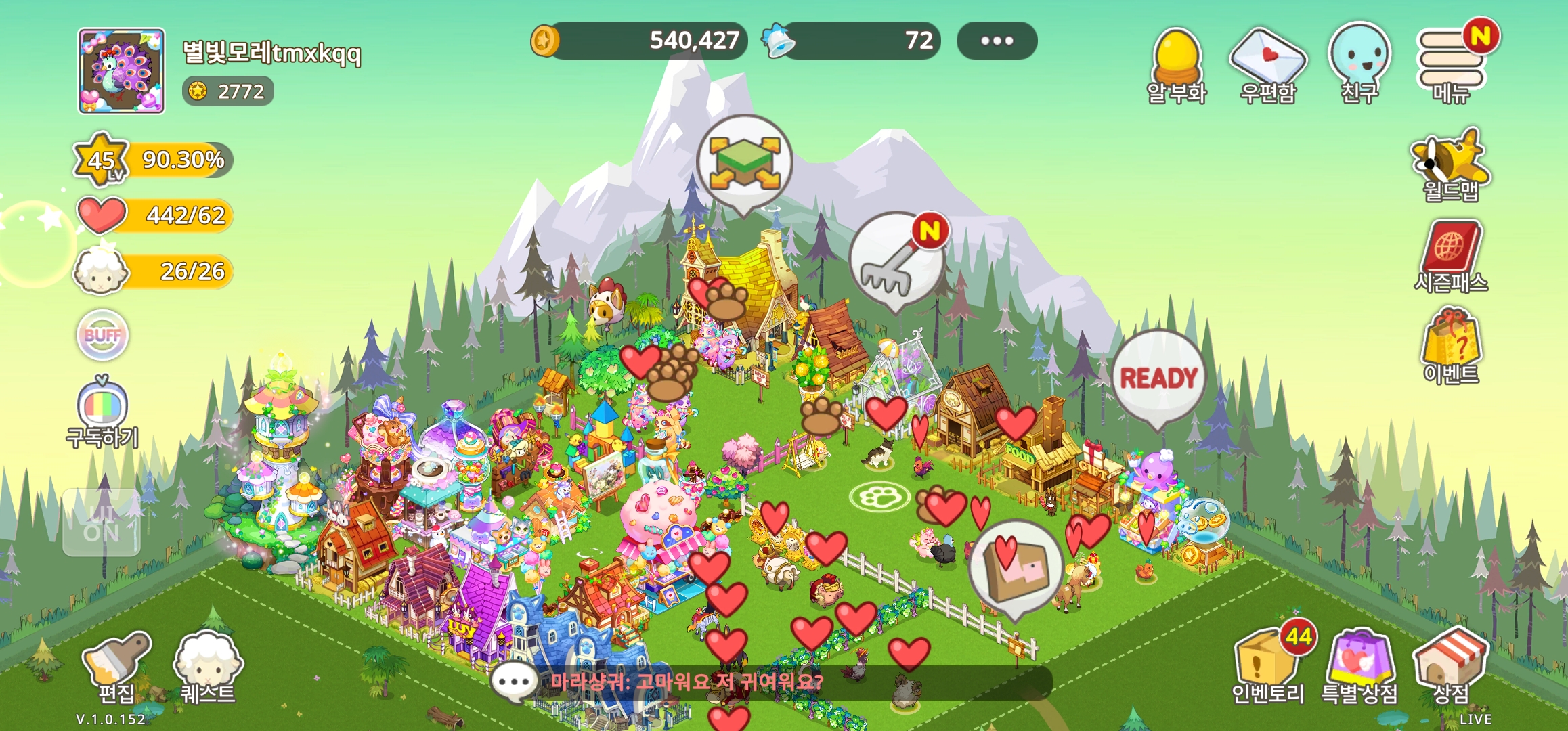Open the chat speech bubble bar
Image resolution: width=1568 pixels, height=731 pixels.
(x=515, y=682)
